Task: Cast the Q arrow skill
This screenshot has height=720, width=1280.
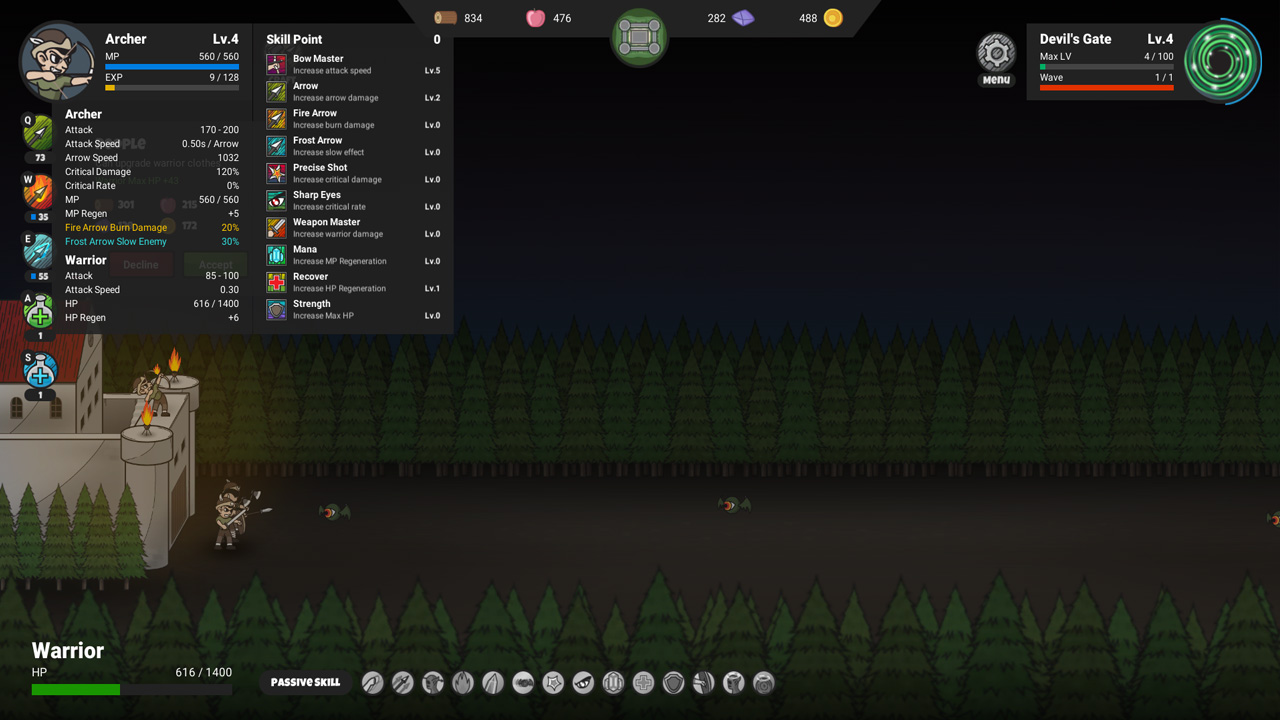Action: coord(37,131)
